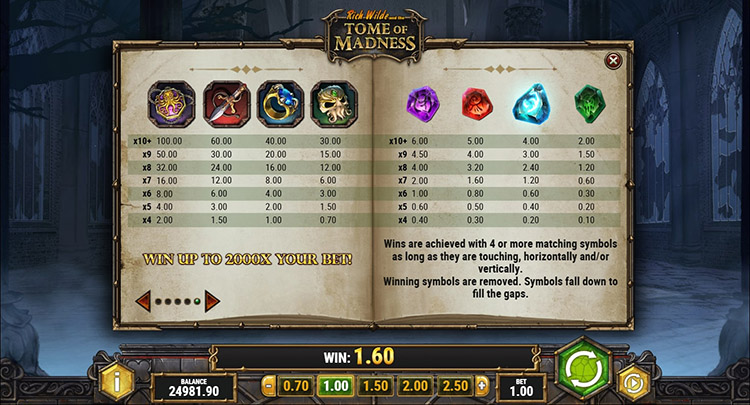
Task: Choose the 1.00 bet amount
Action: (x=334, y=386)
